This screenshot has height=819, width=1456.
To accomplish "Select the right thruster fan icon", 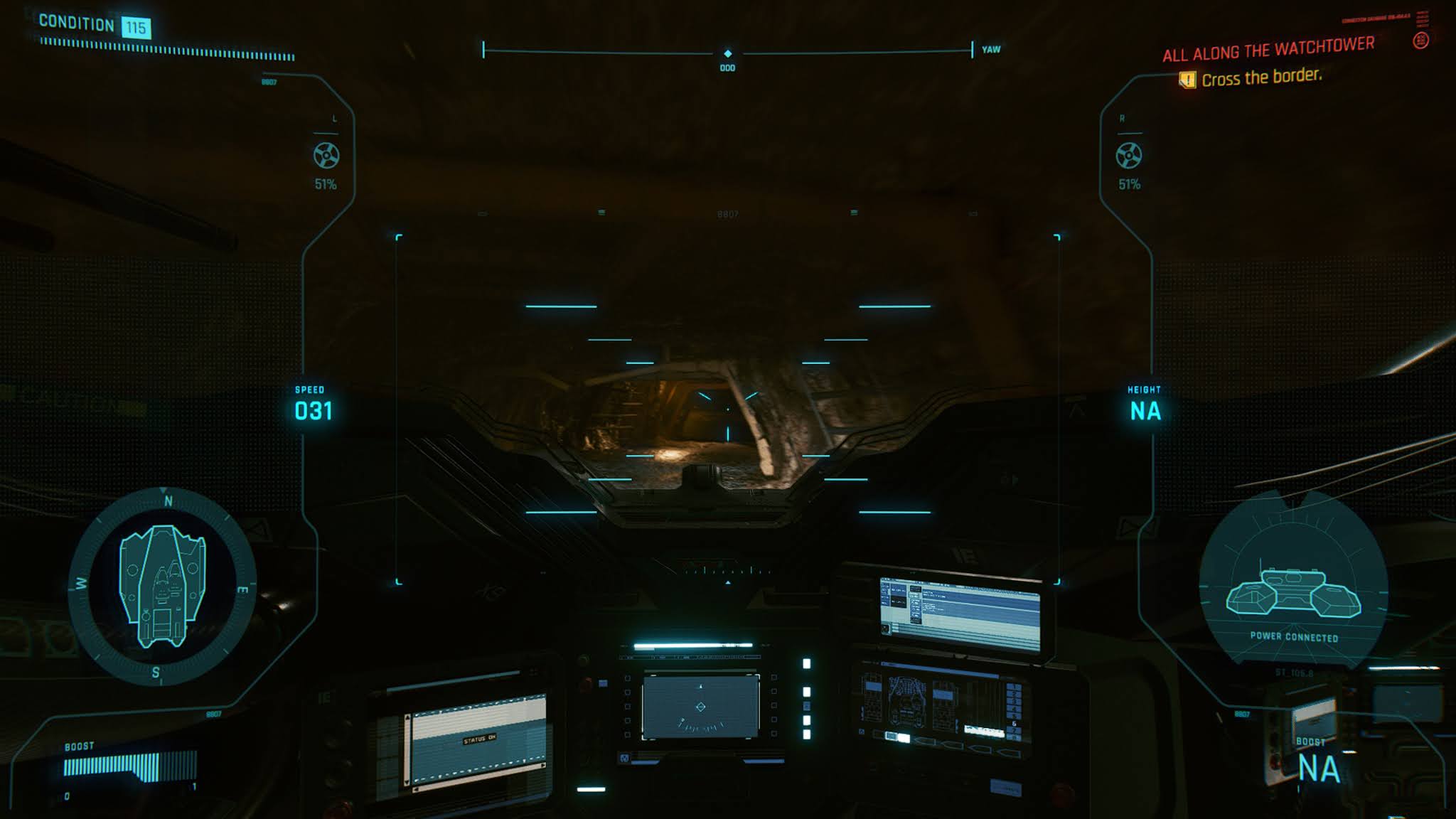I will 1129,156.
